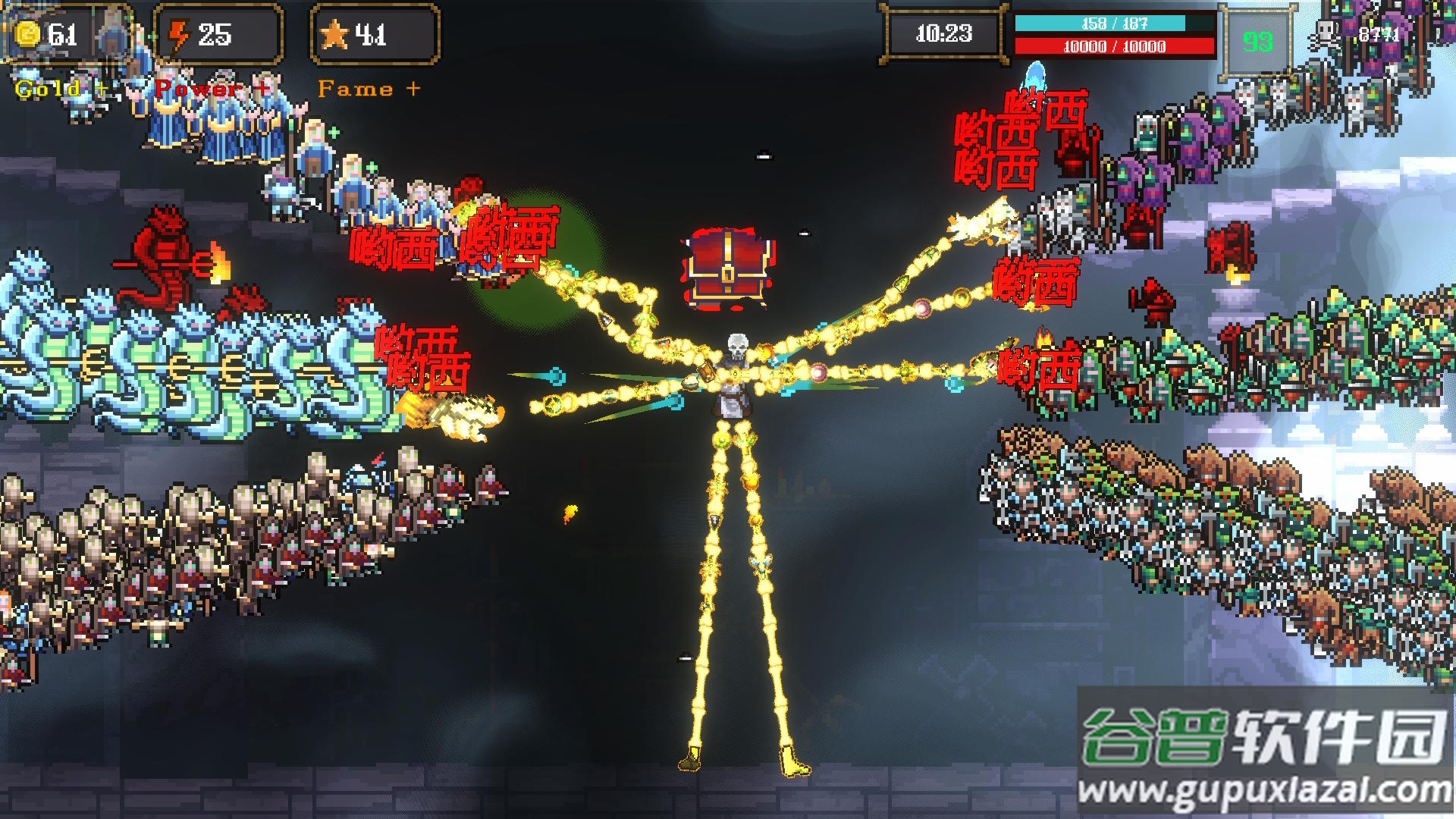Click the Gold + upgrade button
The image size is (1456, 819).
[x=61, y=89]
